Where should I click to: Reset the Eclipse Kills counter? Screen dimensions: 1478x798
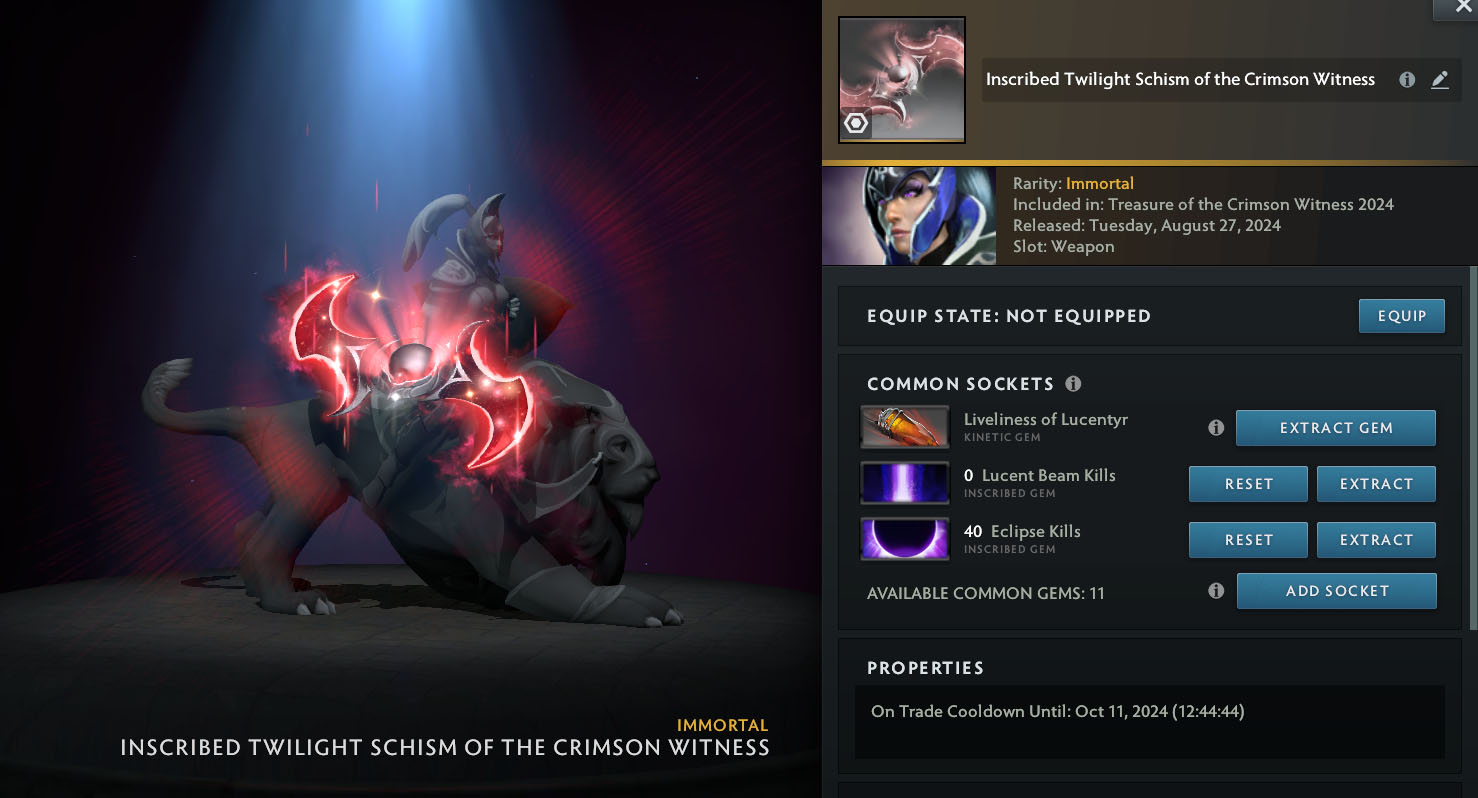tap(1248, 540)
